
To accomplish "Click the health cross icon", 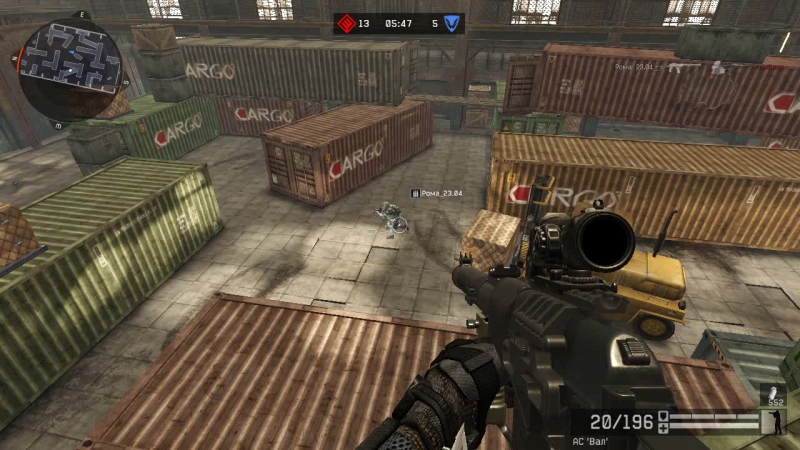I will pos(663,428).
